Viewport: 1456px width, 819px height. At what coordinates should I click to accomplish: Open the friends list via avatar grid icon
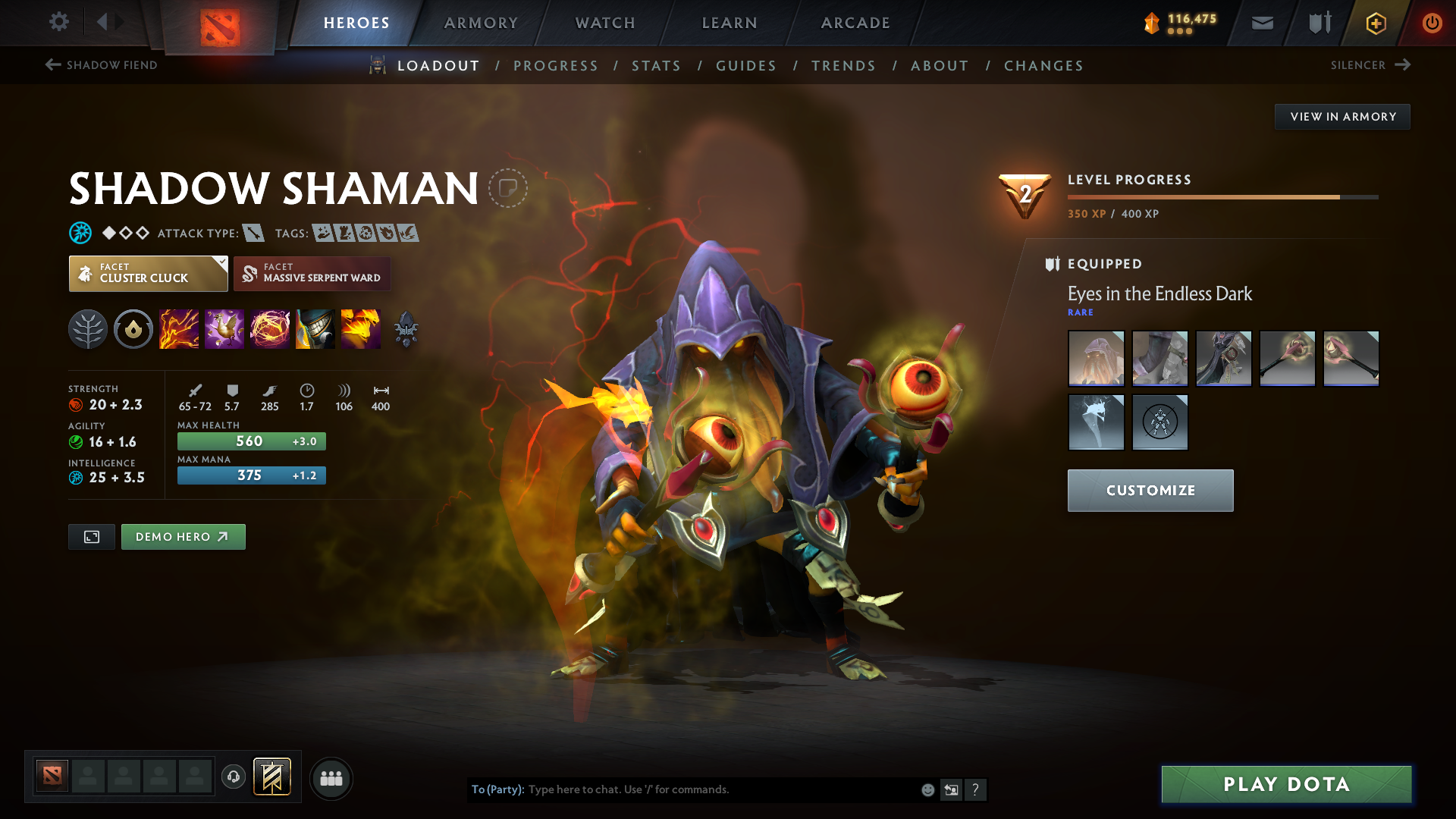point(331,777)
